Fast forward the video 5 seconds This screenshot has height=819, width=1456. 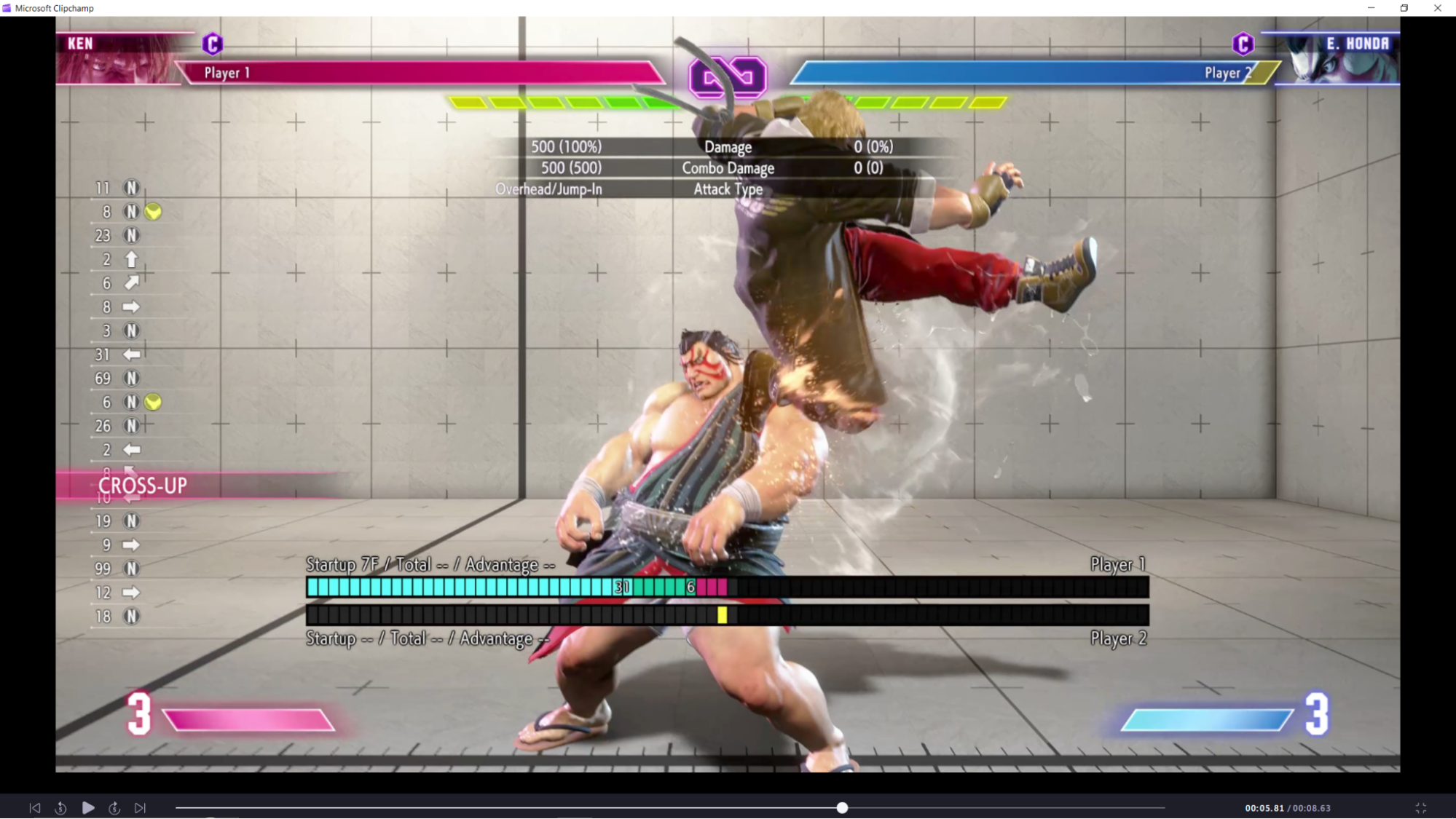coord(114,807)
